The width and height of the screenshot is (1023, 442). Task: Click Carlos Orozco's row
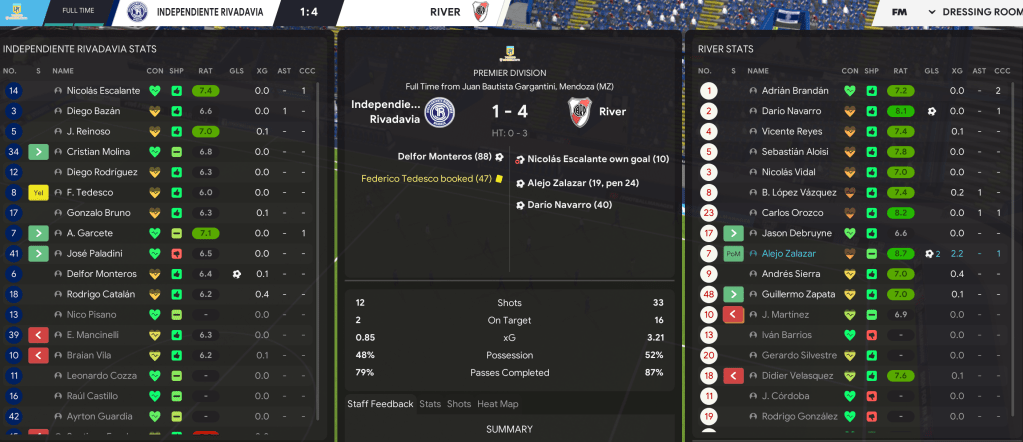click(x=789, y=213)
